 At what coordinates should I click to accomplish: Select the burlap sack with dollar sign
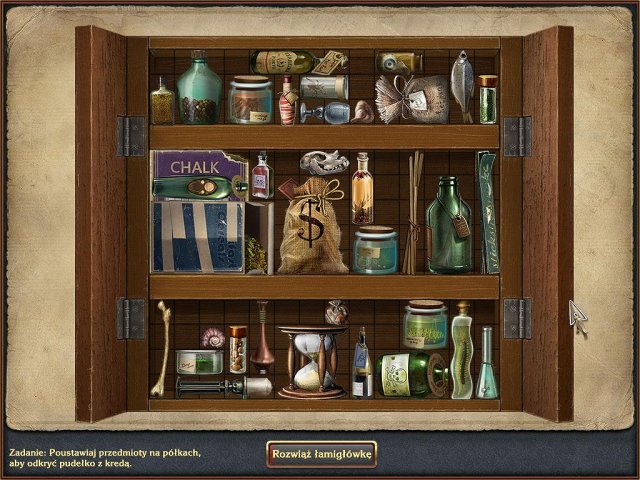[x=311, y=229]
